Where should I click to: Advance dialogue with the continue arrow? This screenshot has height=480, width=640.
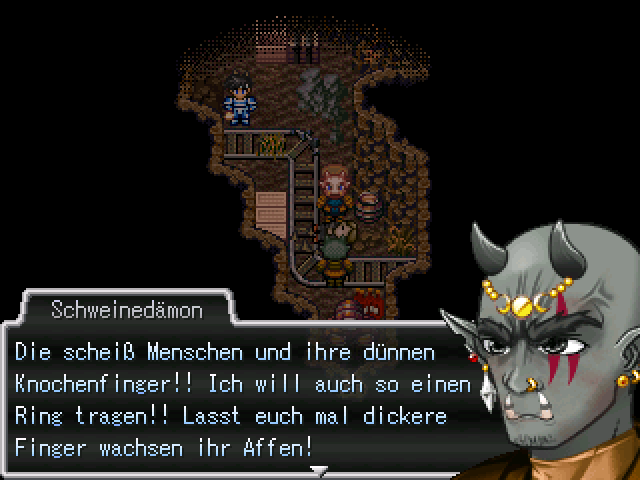319,469
